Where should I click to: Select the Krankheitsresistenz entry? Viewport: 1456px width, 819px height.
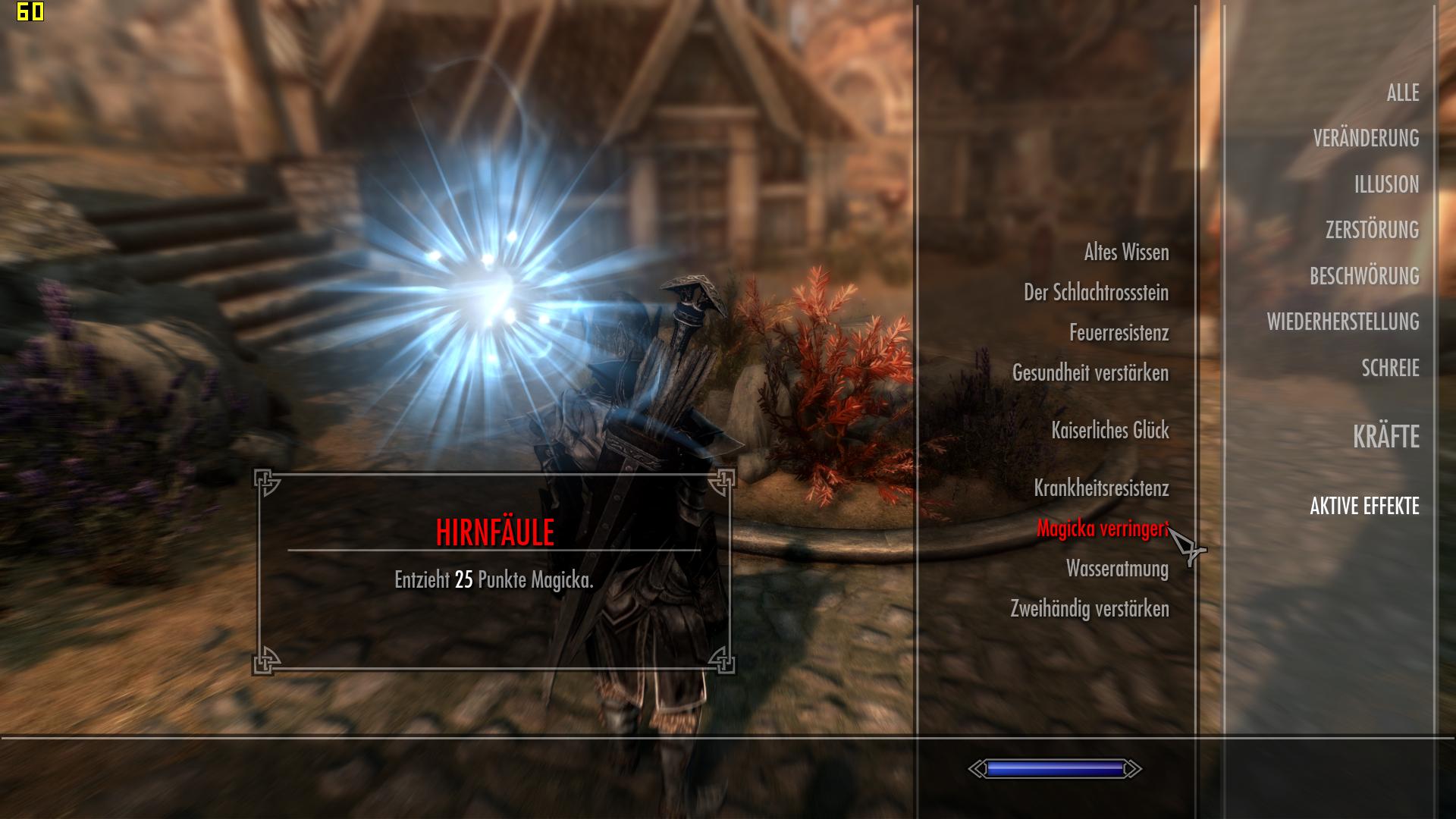pos(1101,488)
